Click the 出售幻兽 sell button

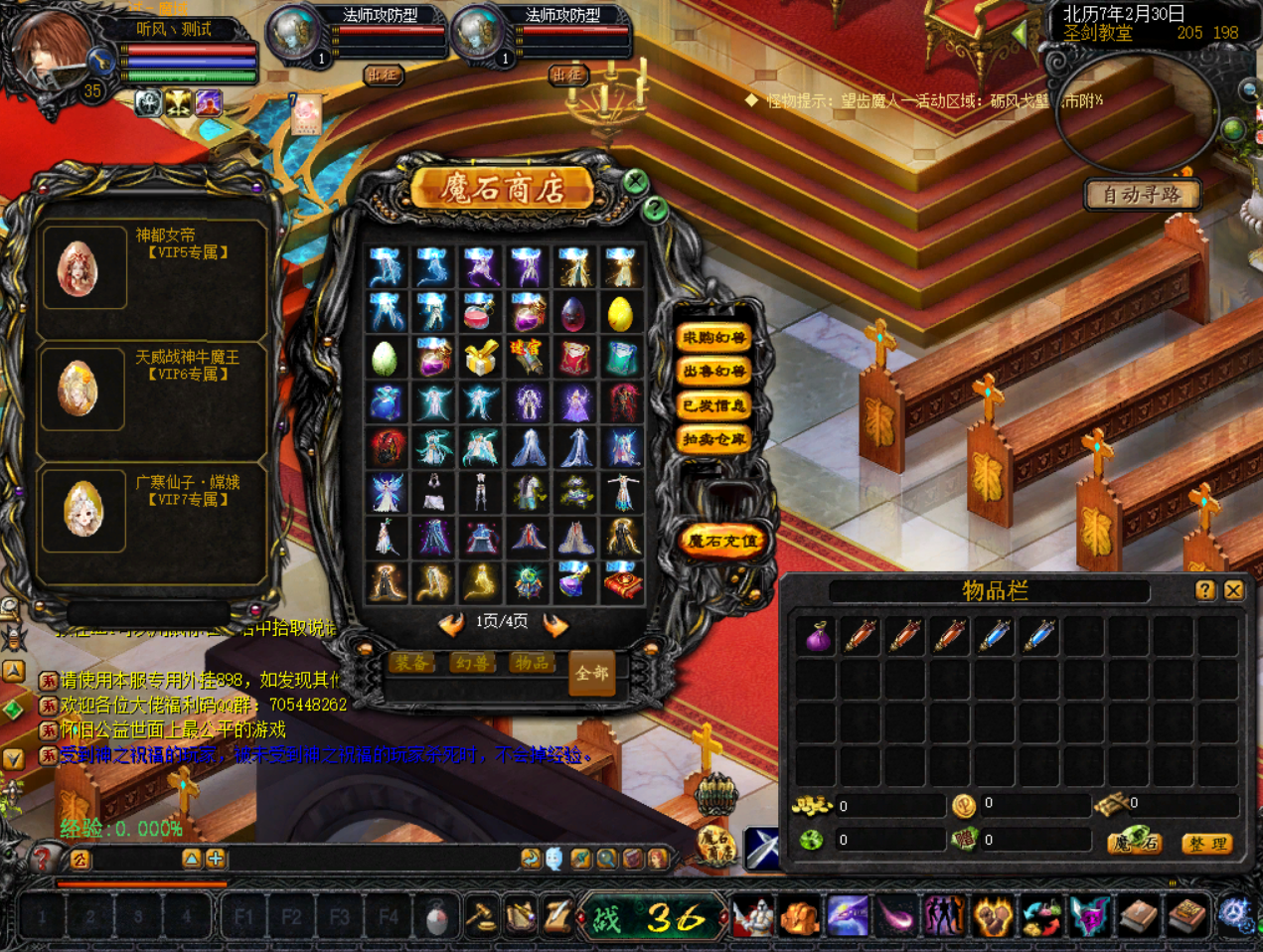(713, 372)
